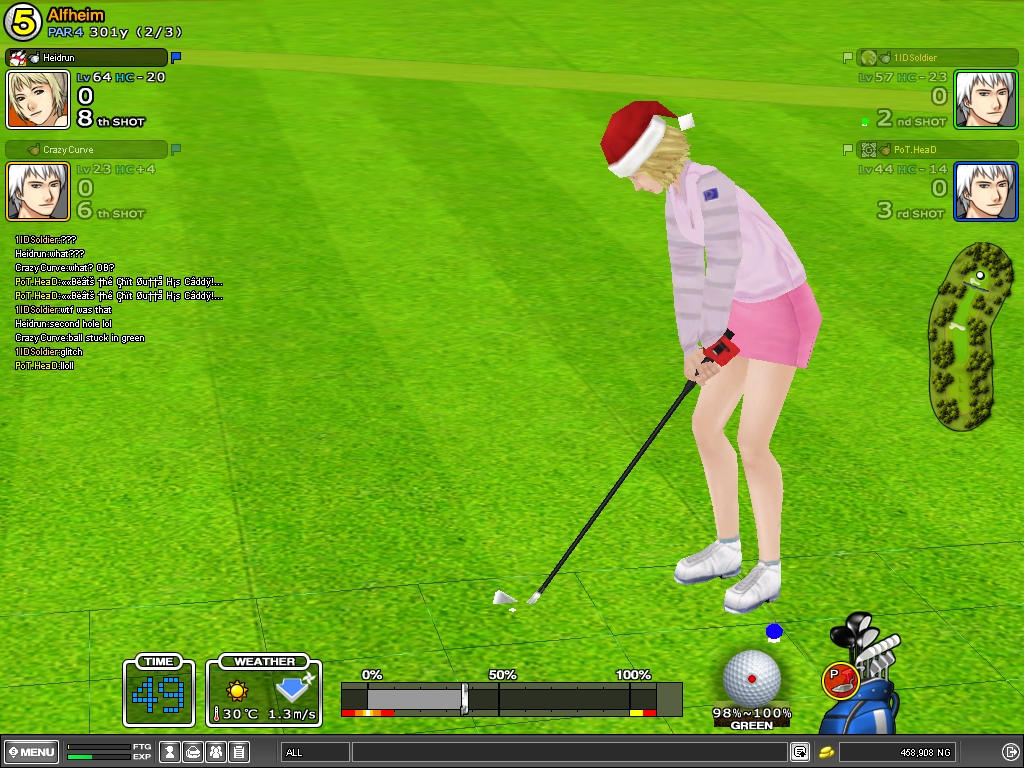Toggle the chat window expand icon
1024x768 pixels.
tap(800, 752)
